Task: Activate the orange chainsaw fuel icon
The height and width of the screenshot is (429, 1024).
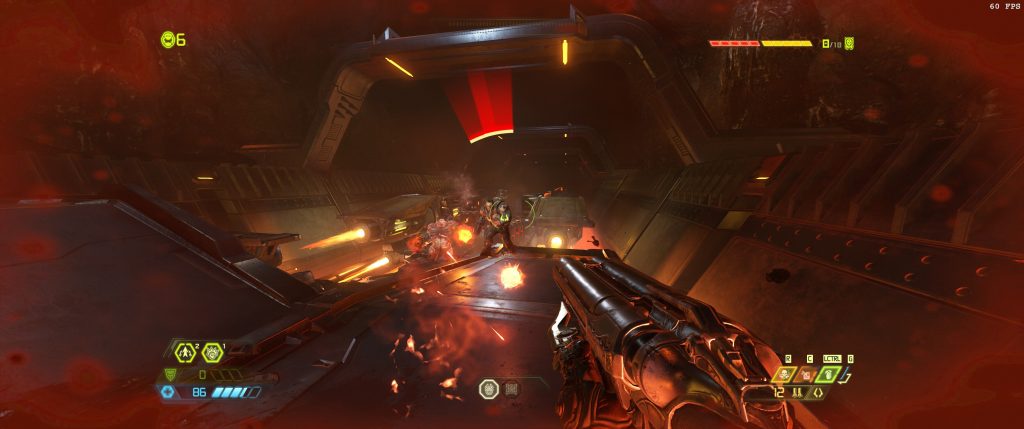Action: tap(806, 375)
